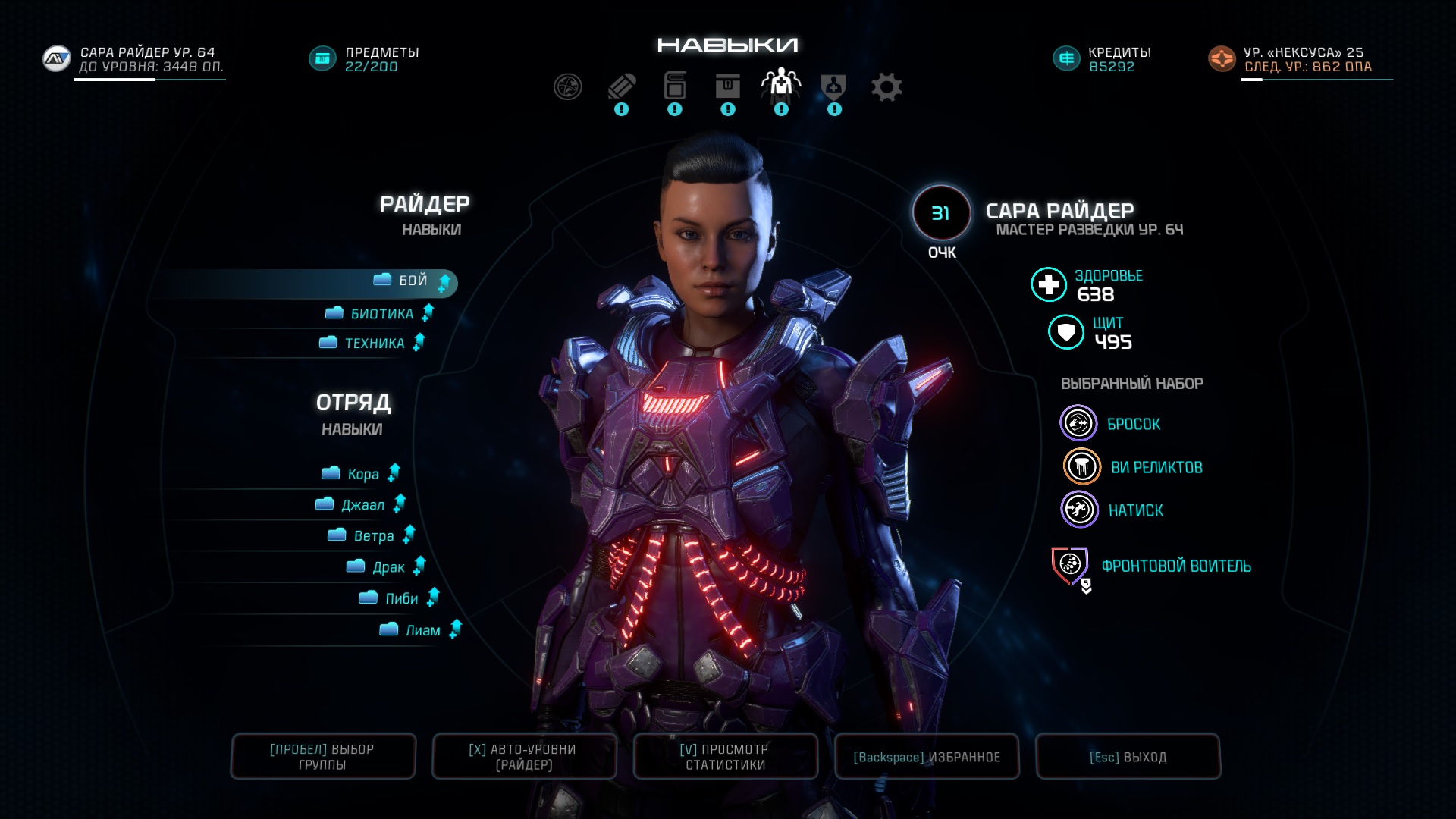The height and width of the screenshot is (819, 1456).
Task: Open Кора's squad skills
Action: [x=362, y=475]
